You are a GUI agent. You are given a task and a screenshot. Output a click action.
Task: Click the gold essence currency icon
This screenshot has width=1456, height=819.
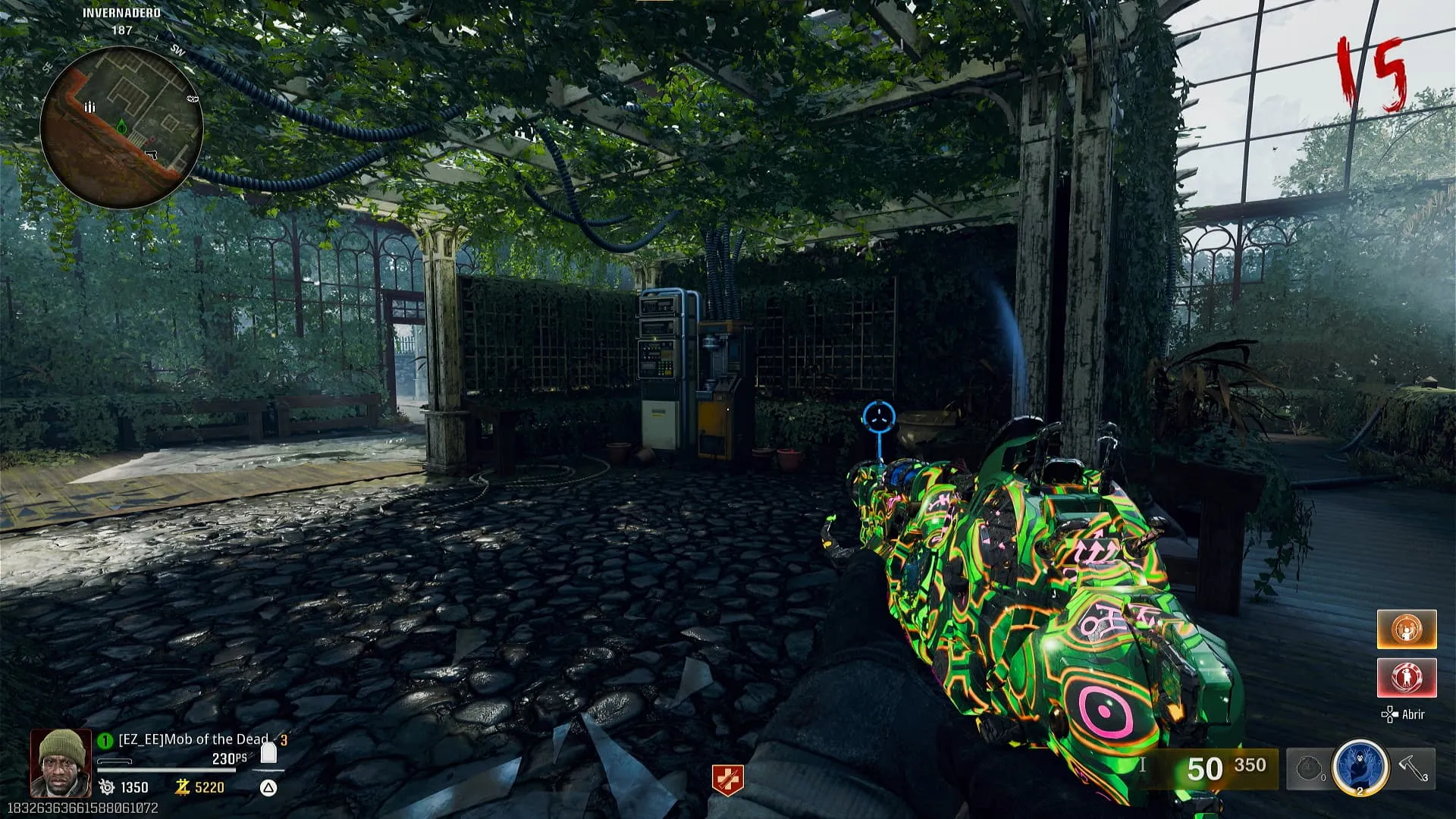click(x=182, y=788)
